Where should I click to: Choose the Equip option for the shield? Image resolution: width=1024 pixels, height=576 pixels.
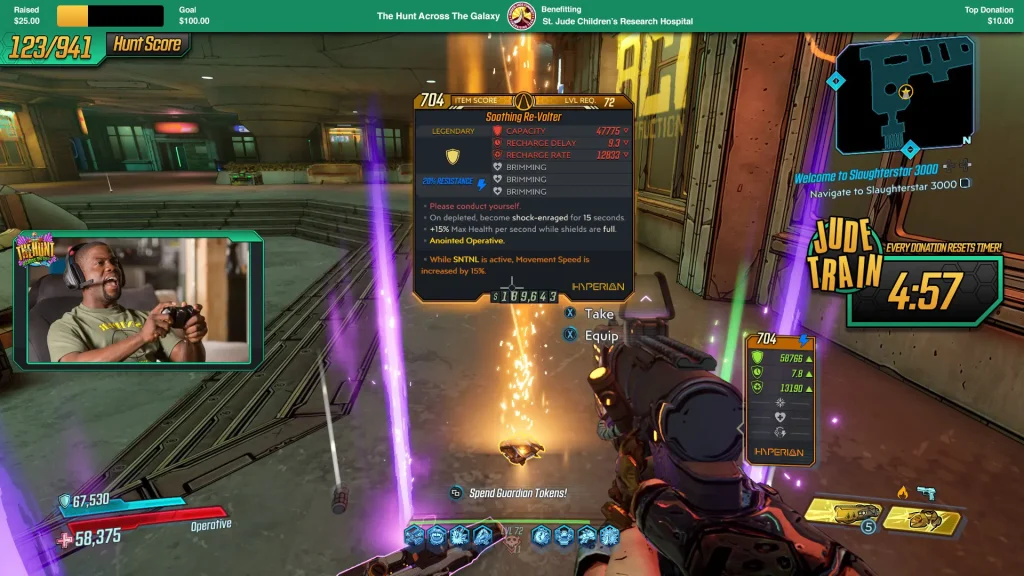[x=601, y=336]
